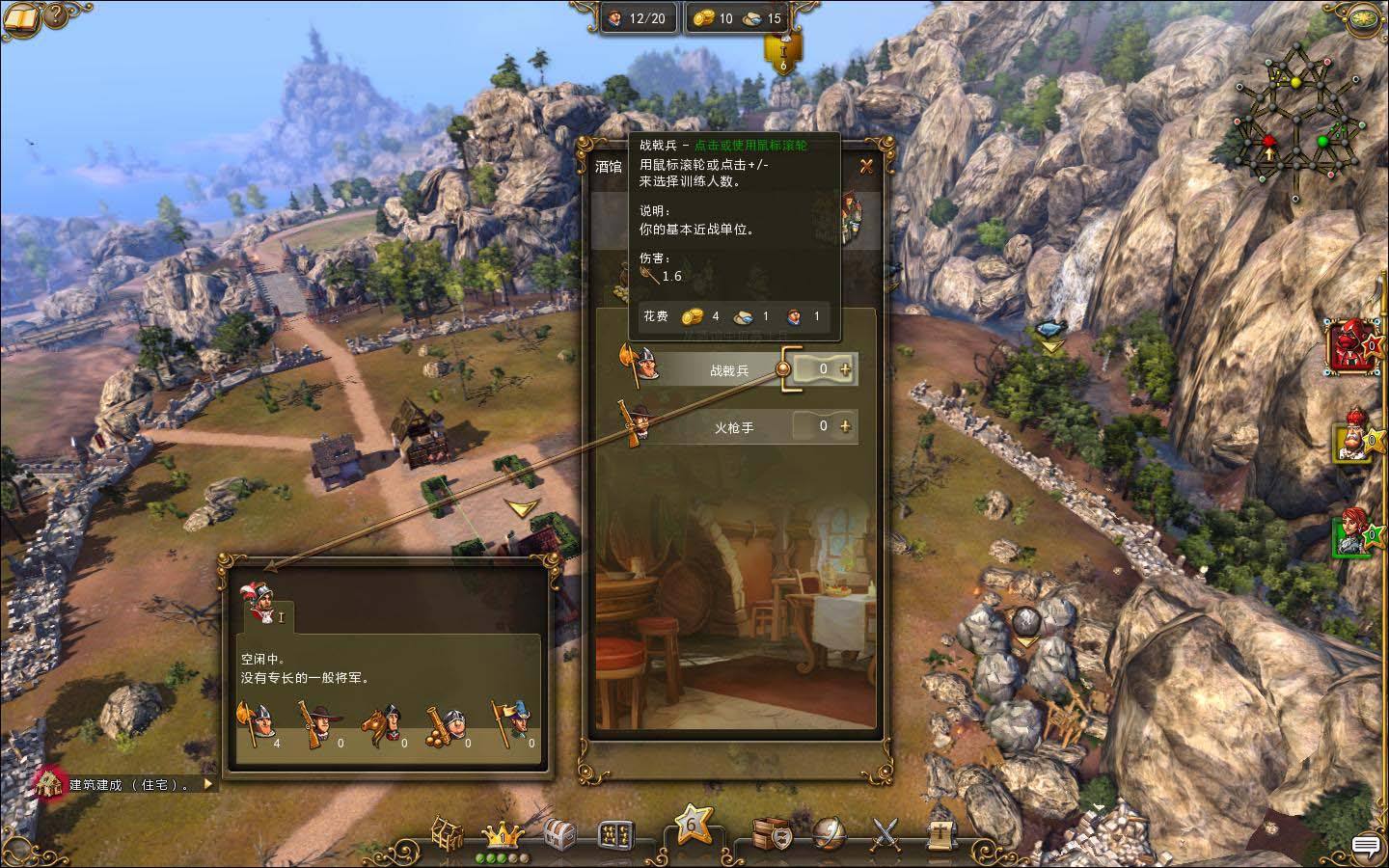The height and width of the screenshot is (868, 1389).
Task: Add one pikeman with the plus button
Action: click(846, 368)
